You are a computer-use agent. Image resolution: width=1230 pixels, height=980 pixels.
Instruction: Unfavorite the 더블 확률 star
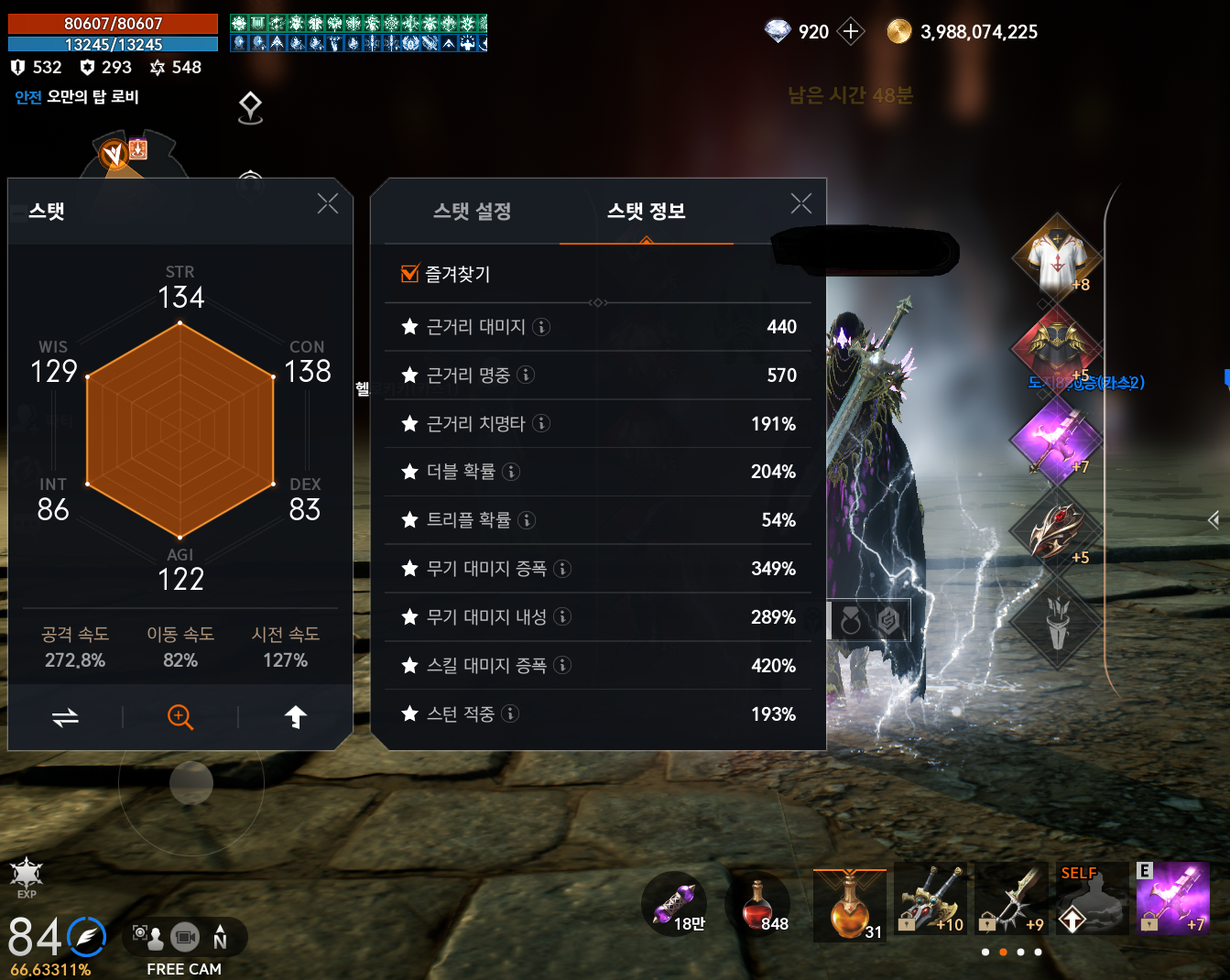coord(409,472)
